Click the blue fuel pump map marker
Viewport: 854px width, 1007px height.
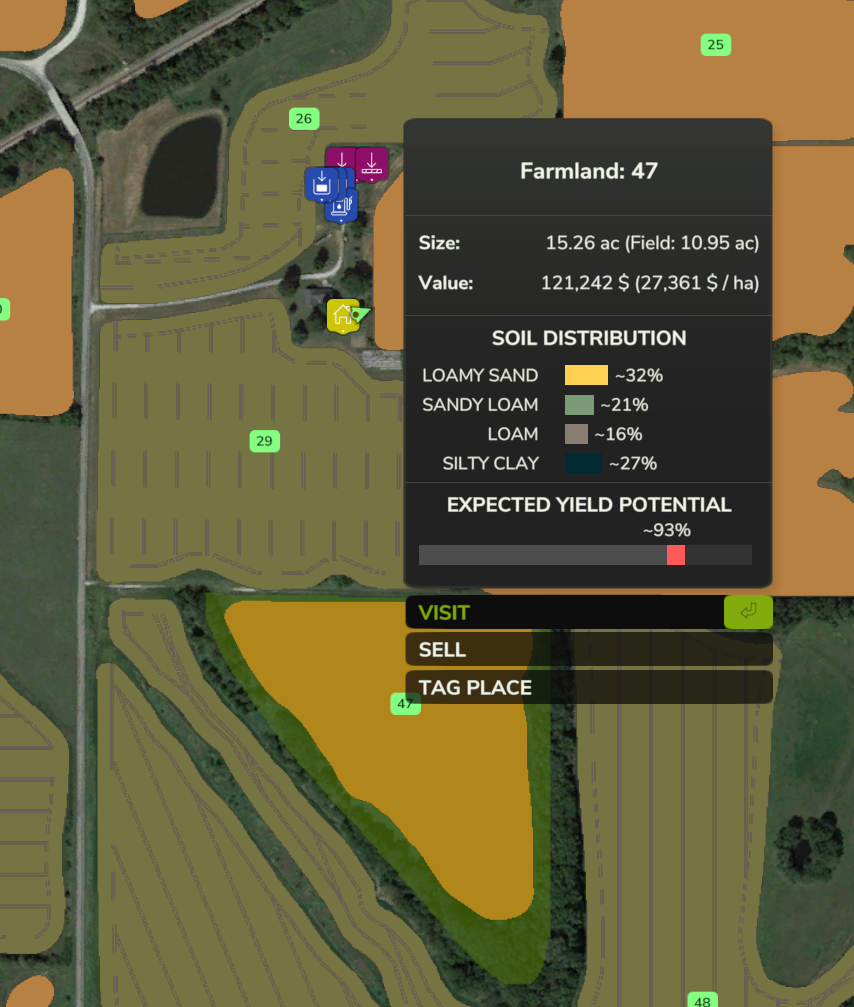[343, 207]
